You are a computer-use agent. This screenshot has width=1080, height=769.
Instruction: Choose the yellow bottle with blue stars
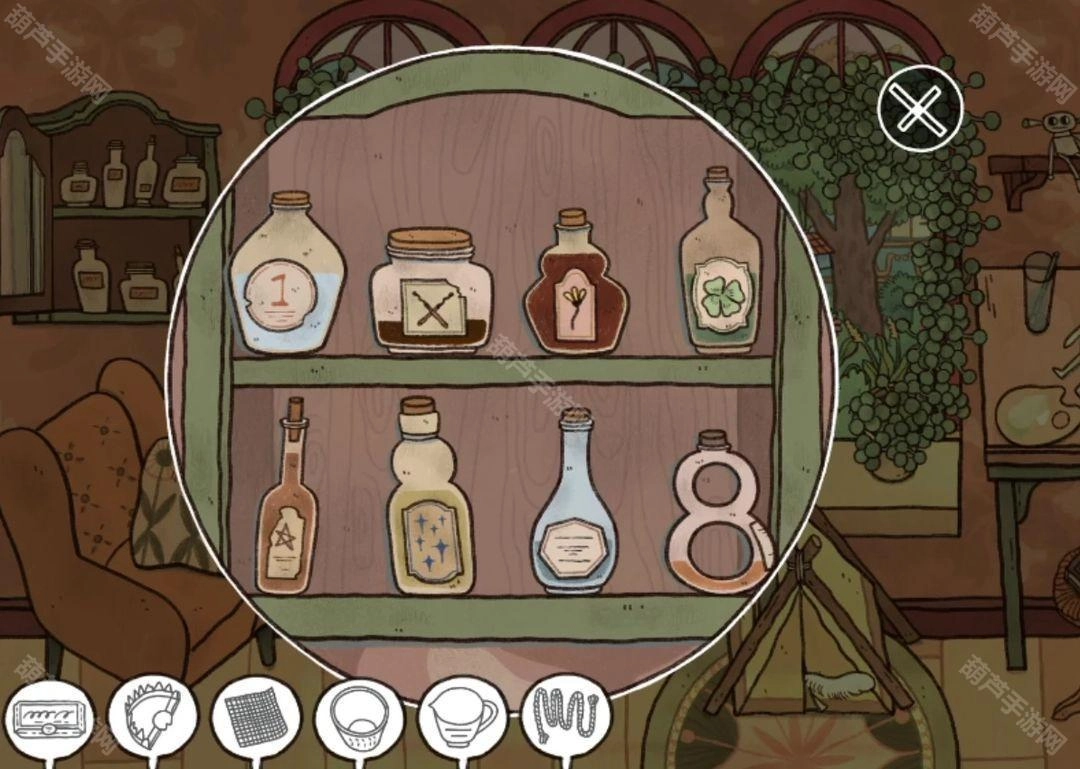[x=430, y=505]
